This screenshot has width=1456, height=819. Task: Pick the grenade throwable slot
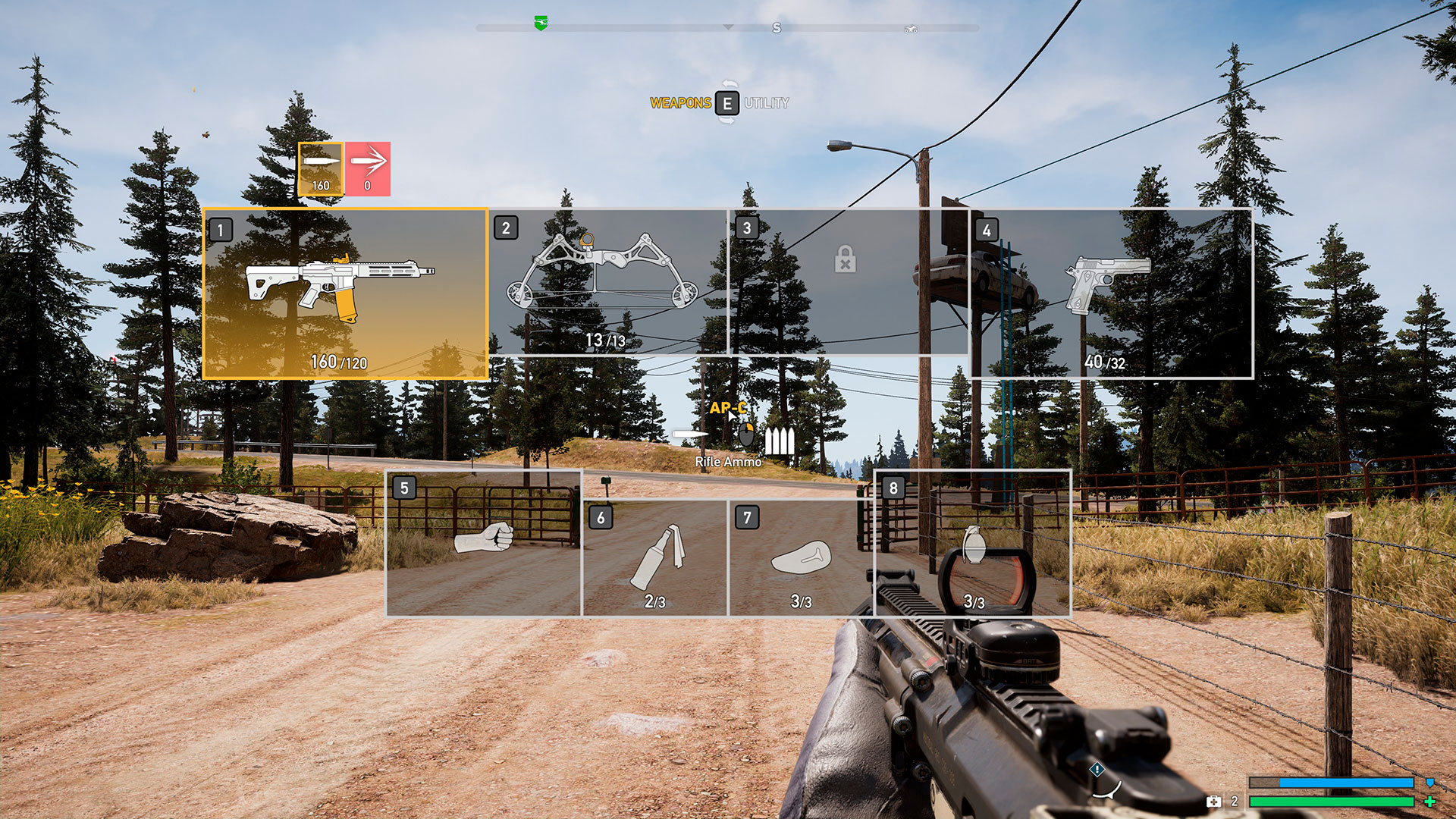point(973,543)
